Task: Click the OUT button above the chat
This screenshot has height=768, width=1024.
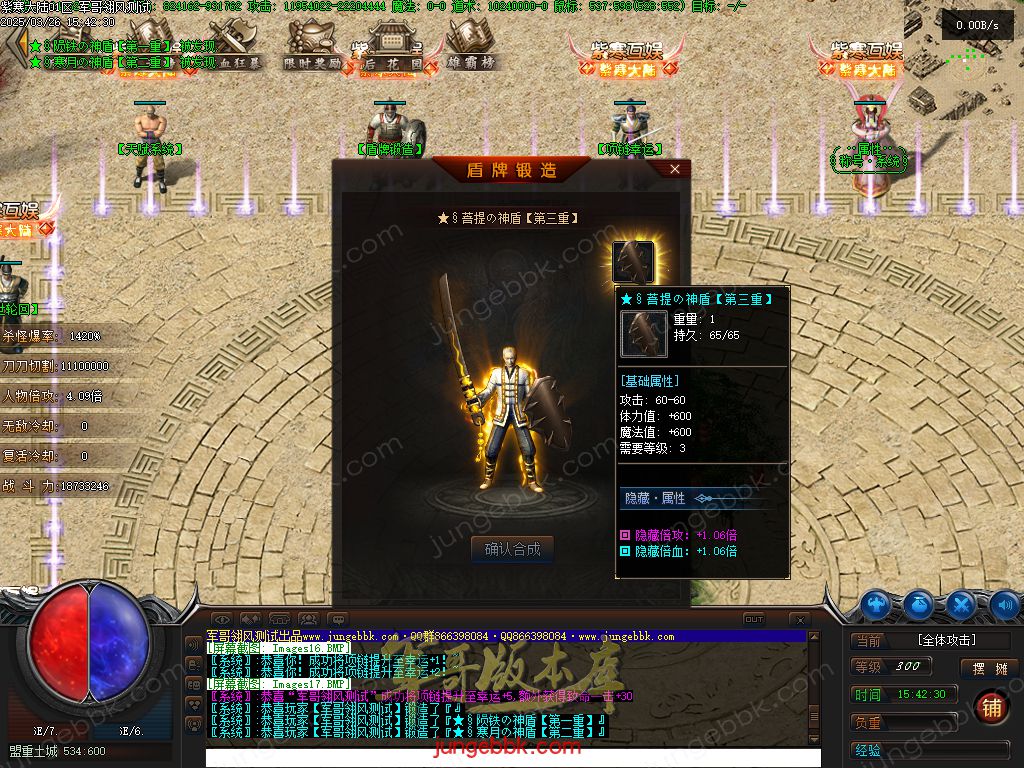Action: [753, 620]
